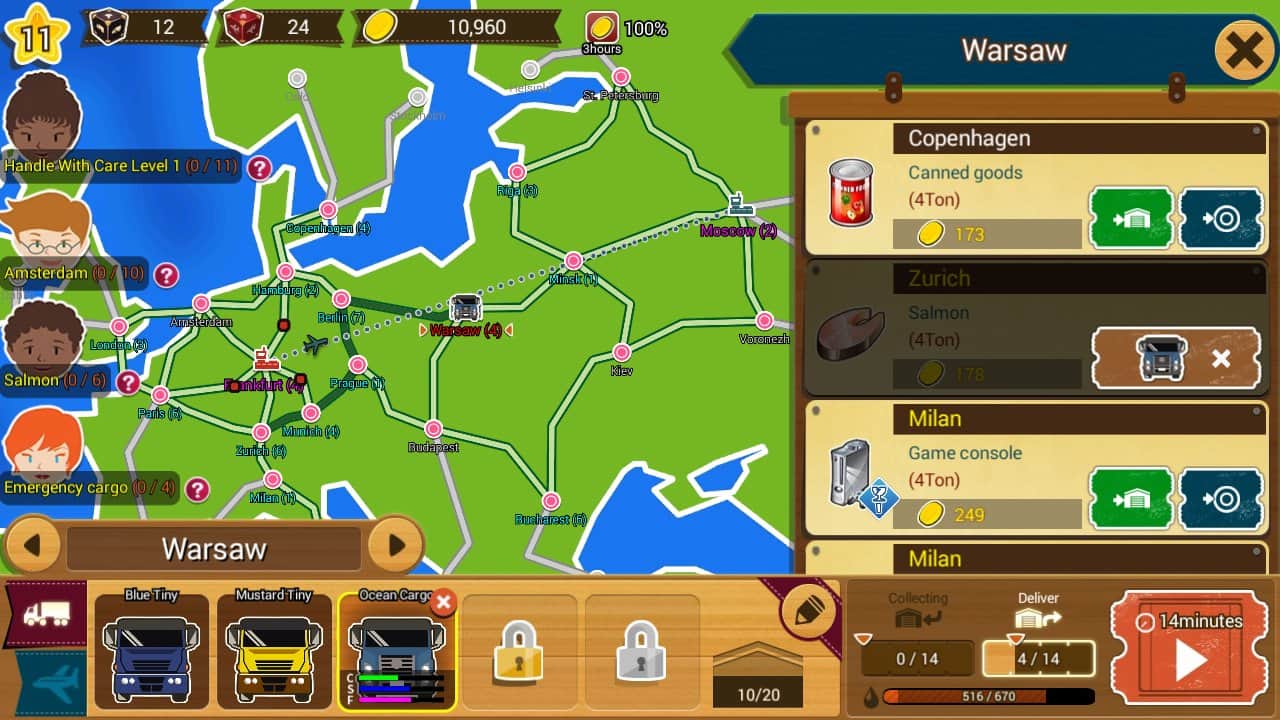Screen dimensions: 1280x720
Task: Toggle warehouse storage for Milan game console
Action: tap(1131, 499)
